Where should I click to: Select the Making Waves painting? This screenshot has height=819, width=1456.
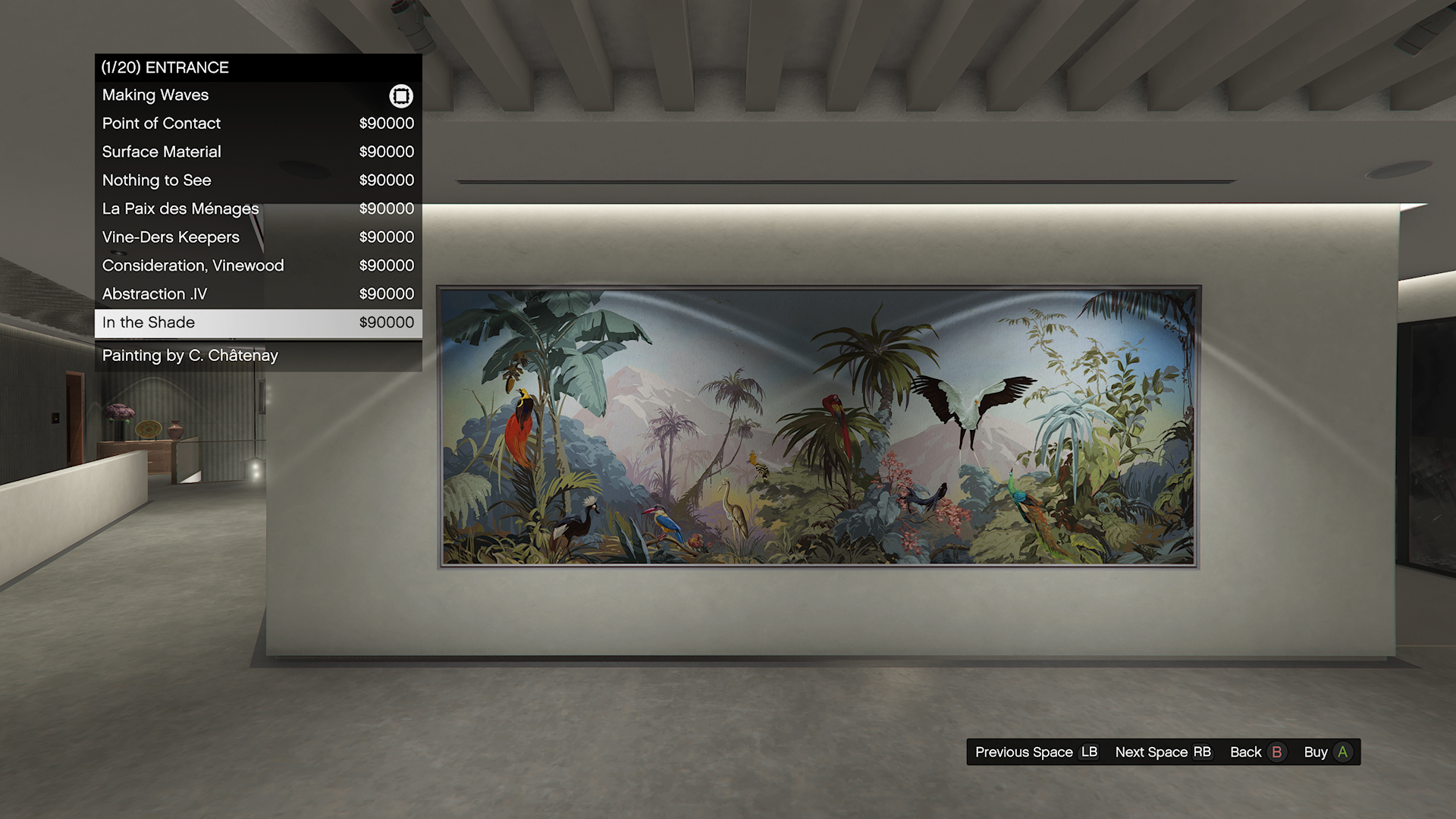(258, 96)
